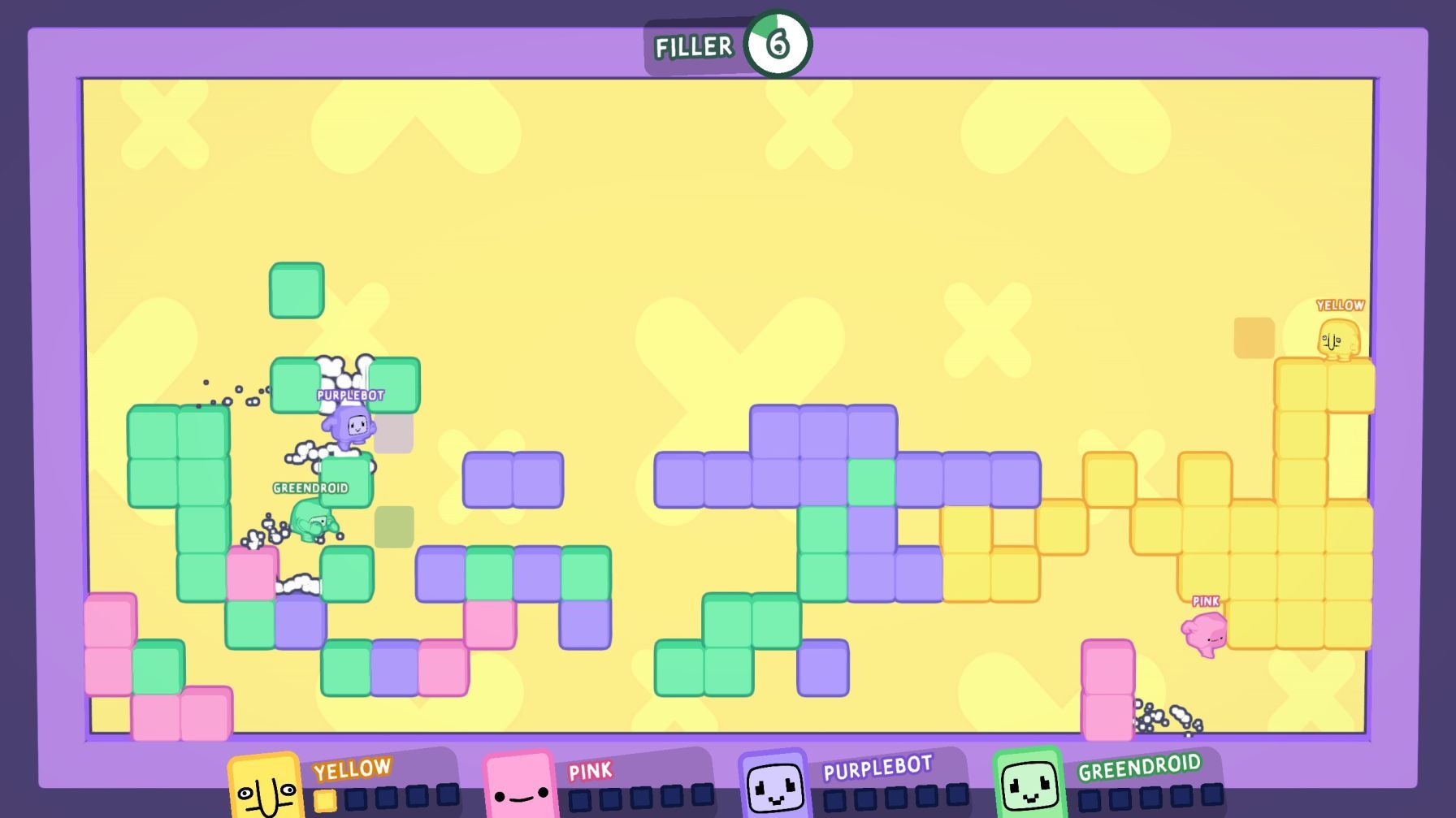The image size is (1456, 818).
Task: Select the Greendroid robot face icon
Action: click(1028, 786)
